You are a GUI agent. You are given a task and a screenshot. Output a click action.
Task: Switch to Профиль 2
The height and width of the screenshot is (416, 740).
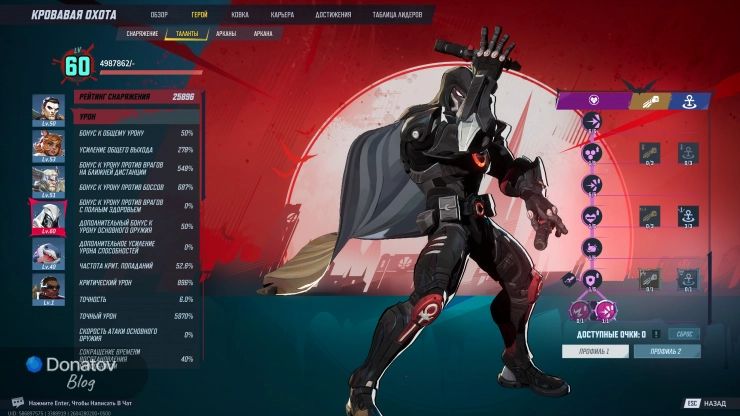click(x=667, y=351)
